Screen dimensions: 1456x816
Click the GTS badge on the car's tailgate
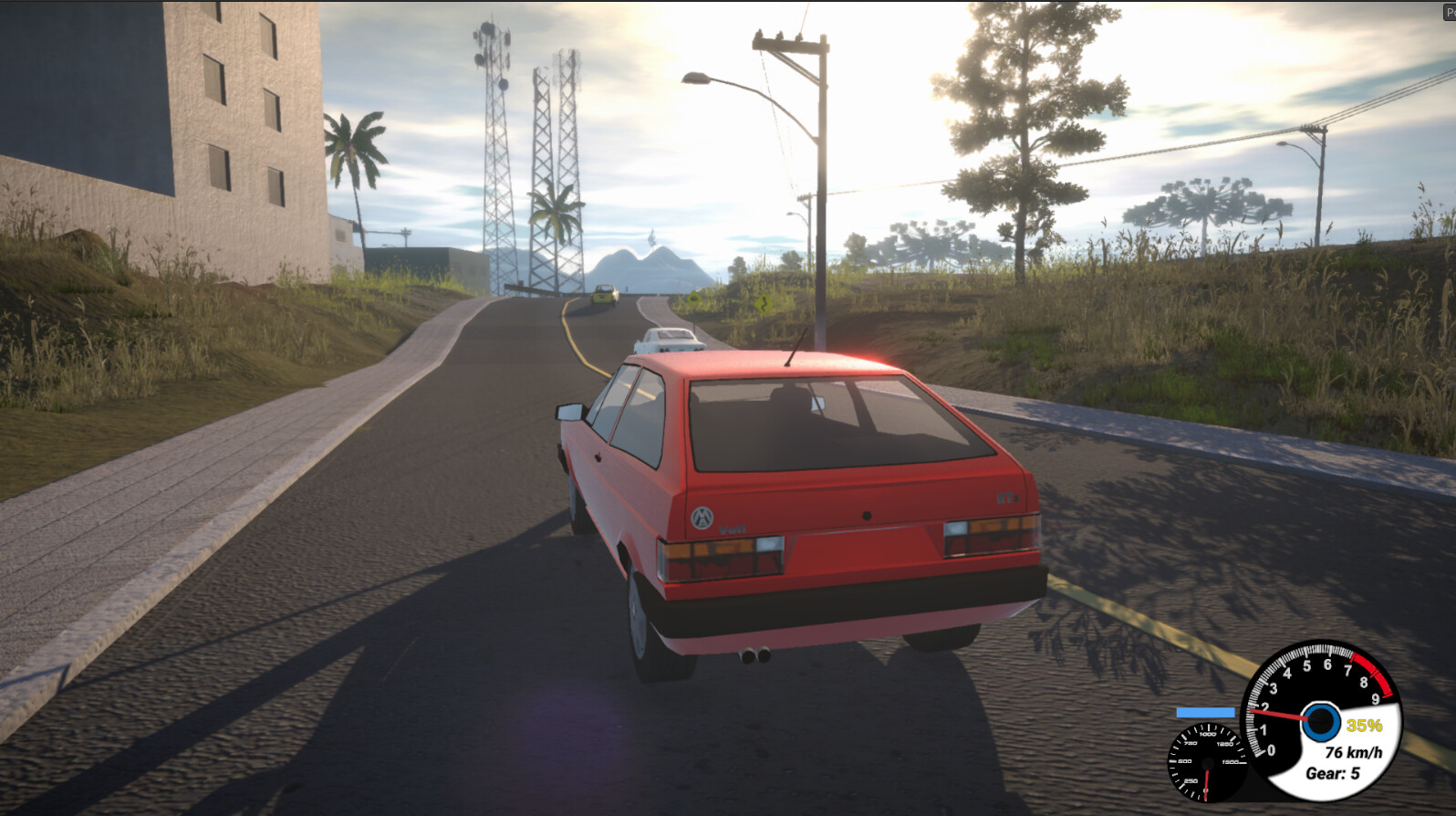point(1008,497)
